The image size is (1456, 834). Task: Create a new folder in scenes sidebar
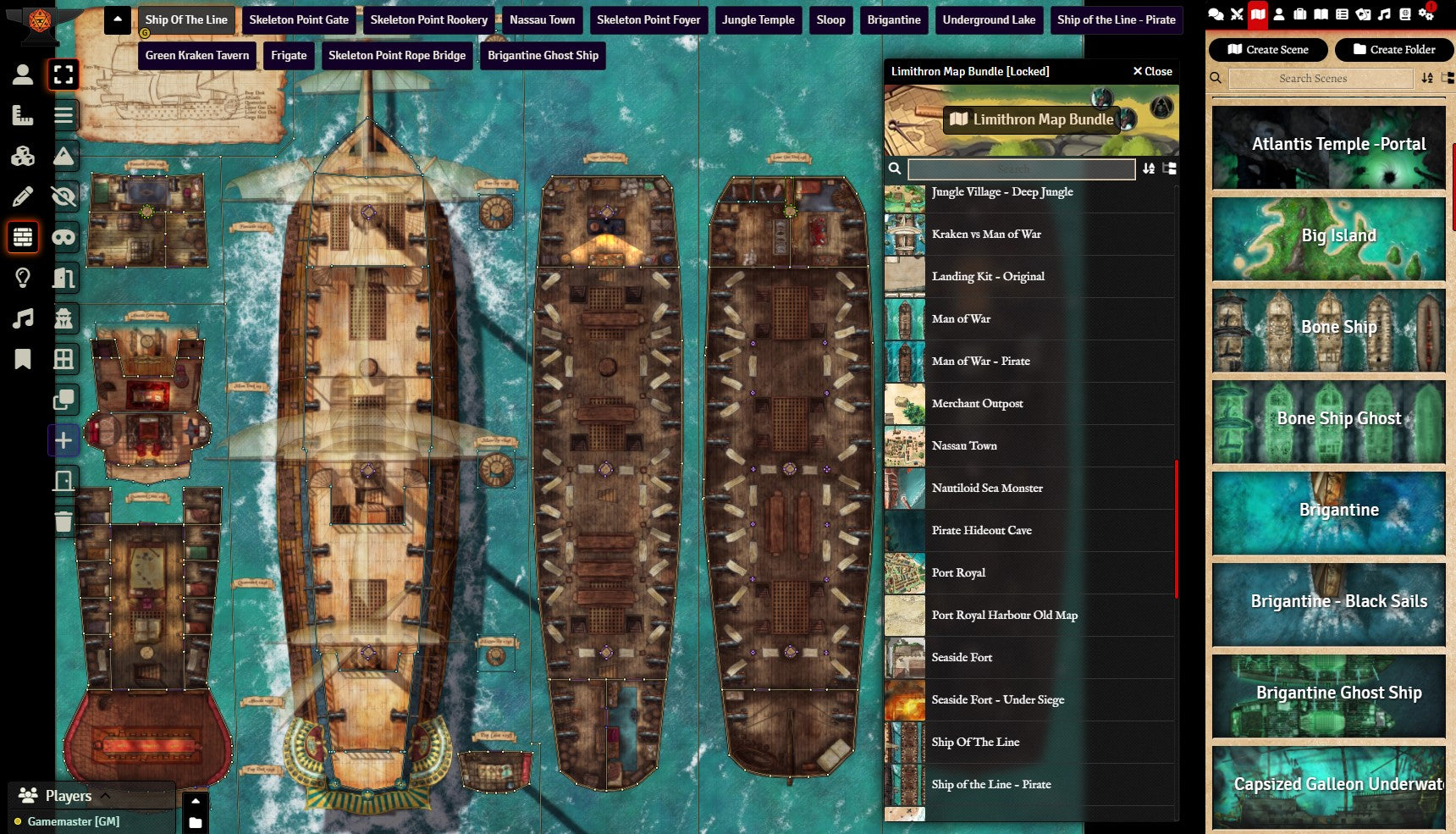click(1393, 50)
